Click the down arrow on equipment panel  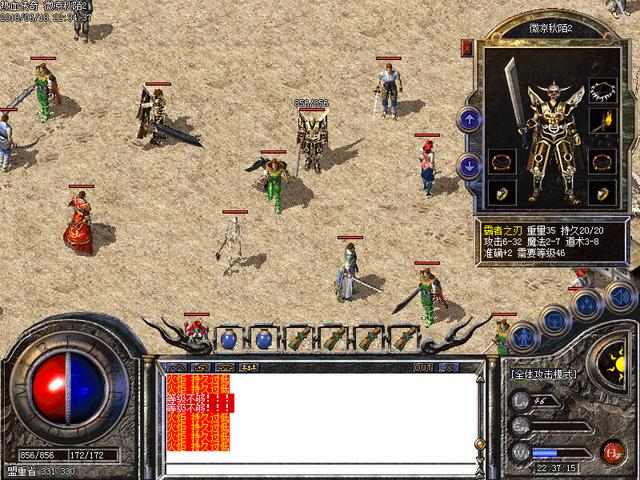click(469, 167)
